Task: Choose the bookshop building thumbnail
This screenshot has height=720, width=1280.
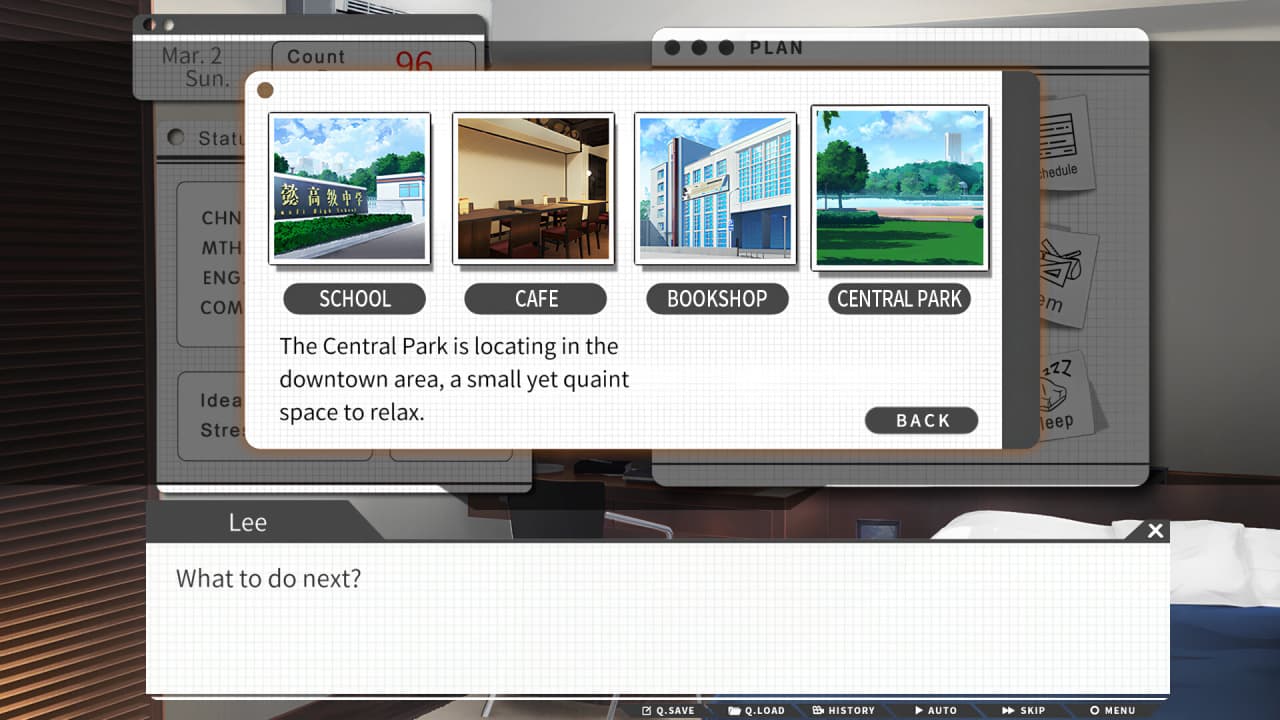Action: pos(715,188)
